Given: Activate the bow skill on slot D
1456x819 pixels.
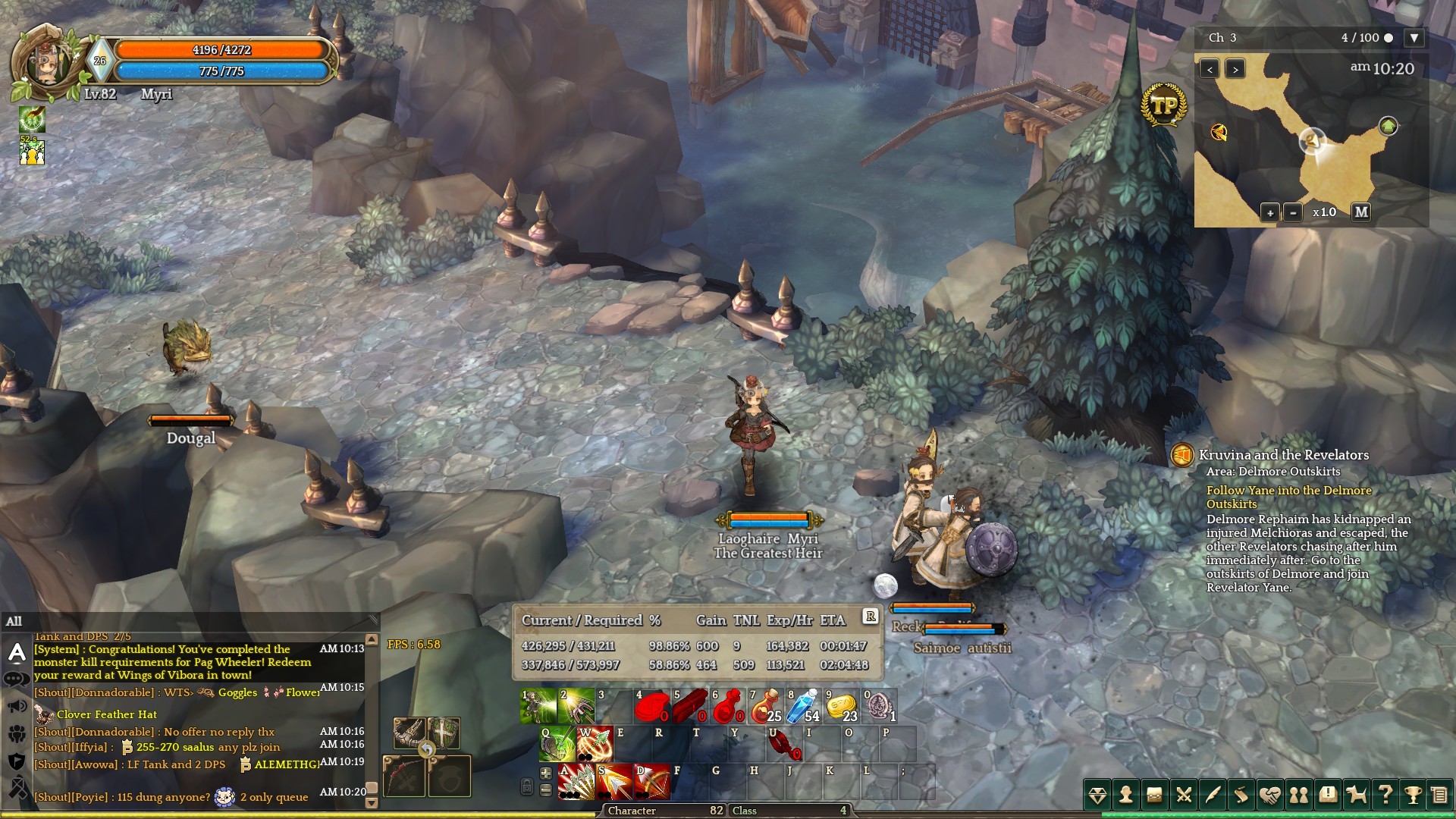Looking at the screenshot, I should (652, 782).
